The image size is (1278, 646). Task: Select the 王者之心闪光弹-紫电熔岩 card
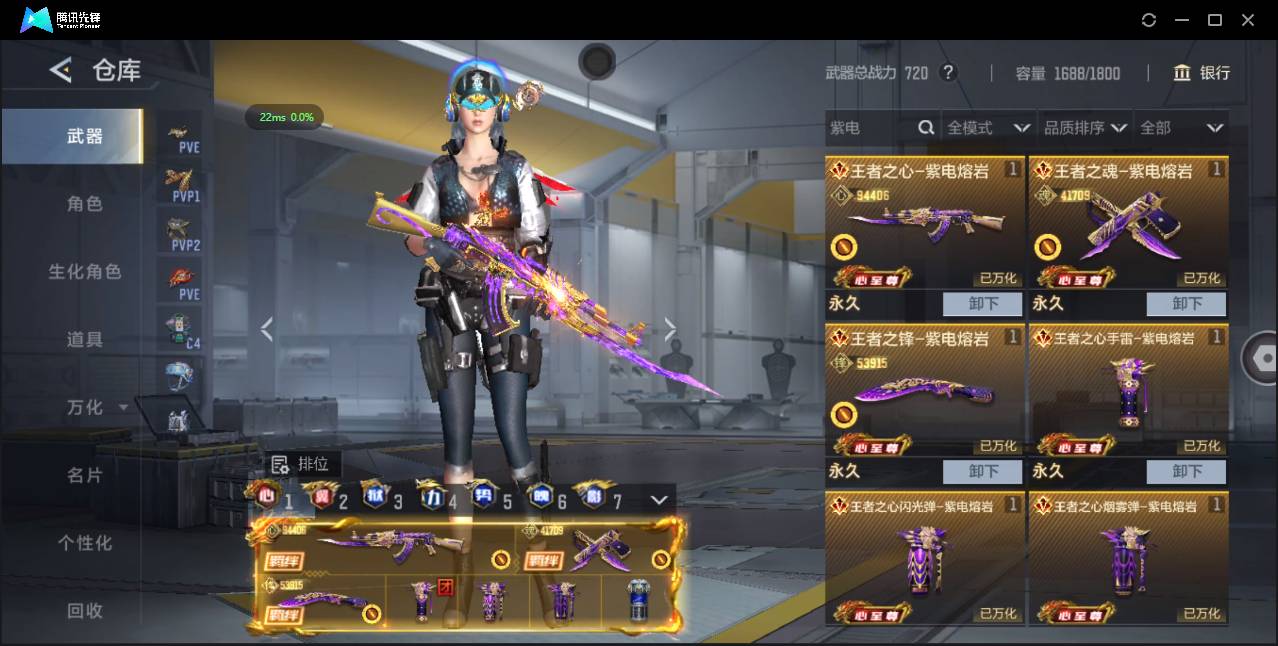[924, 558]
